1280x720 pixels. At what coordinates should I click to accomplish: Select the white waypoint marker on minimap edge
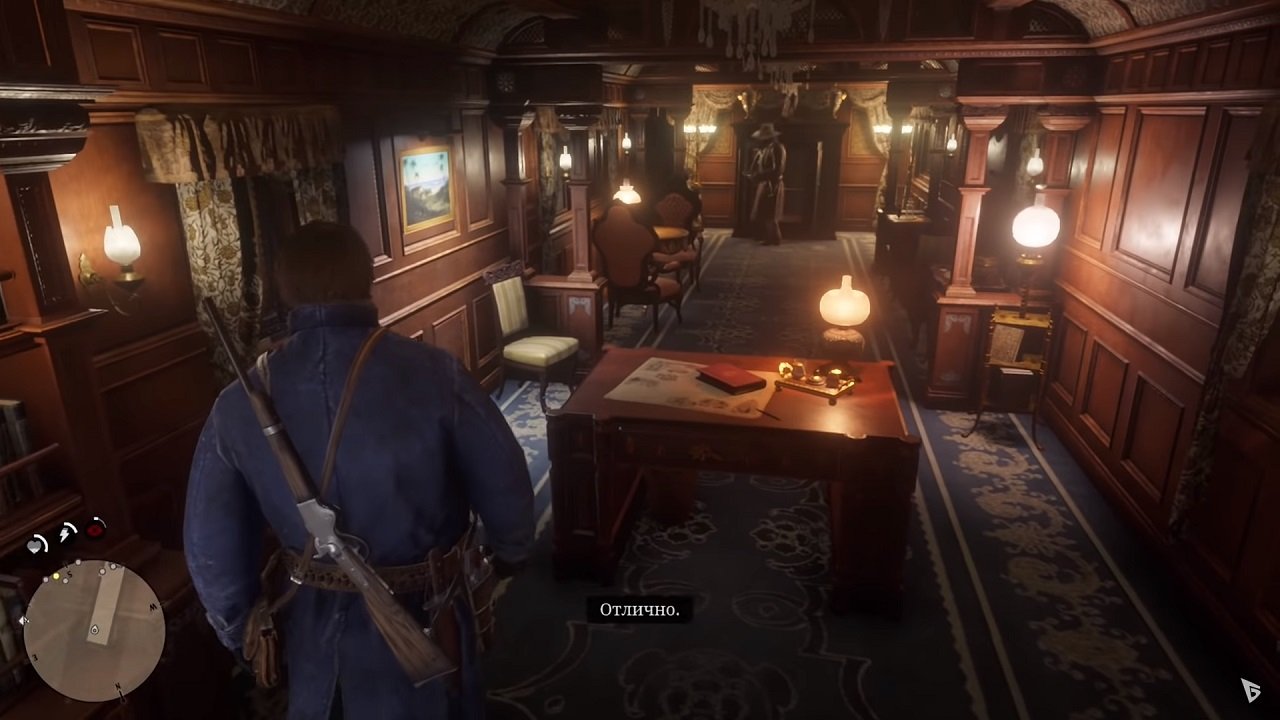[23, 620]
